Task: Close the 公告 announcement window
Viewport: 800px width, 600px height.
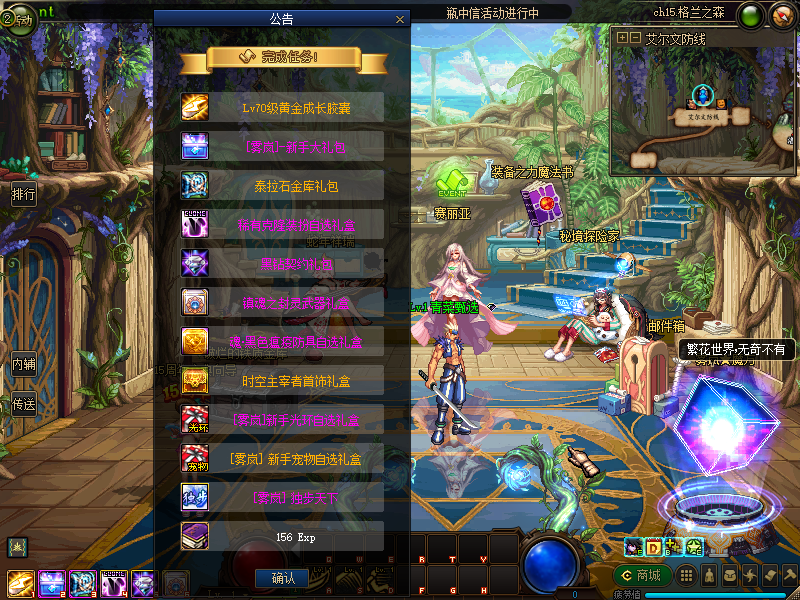Action: (x=400, y=19)
